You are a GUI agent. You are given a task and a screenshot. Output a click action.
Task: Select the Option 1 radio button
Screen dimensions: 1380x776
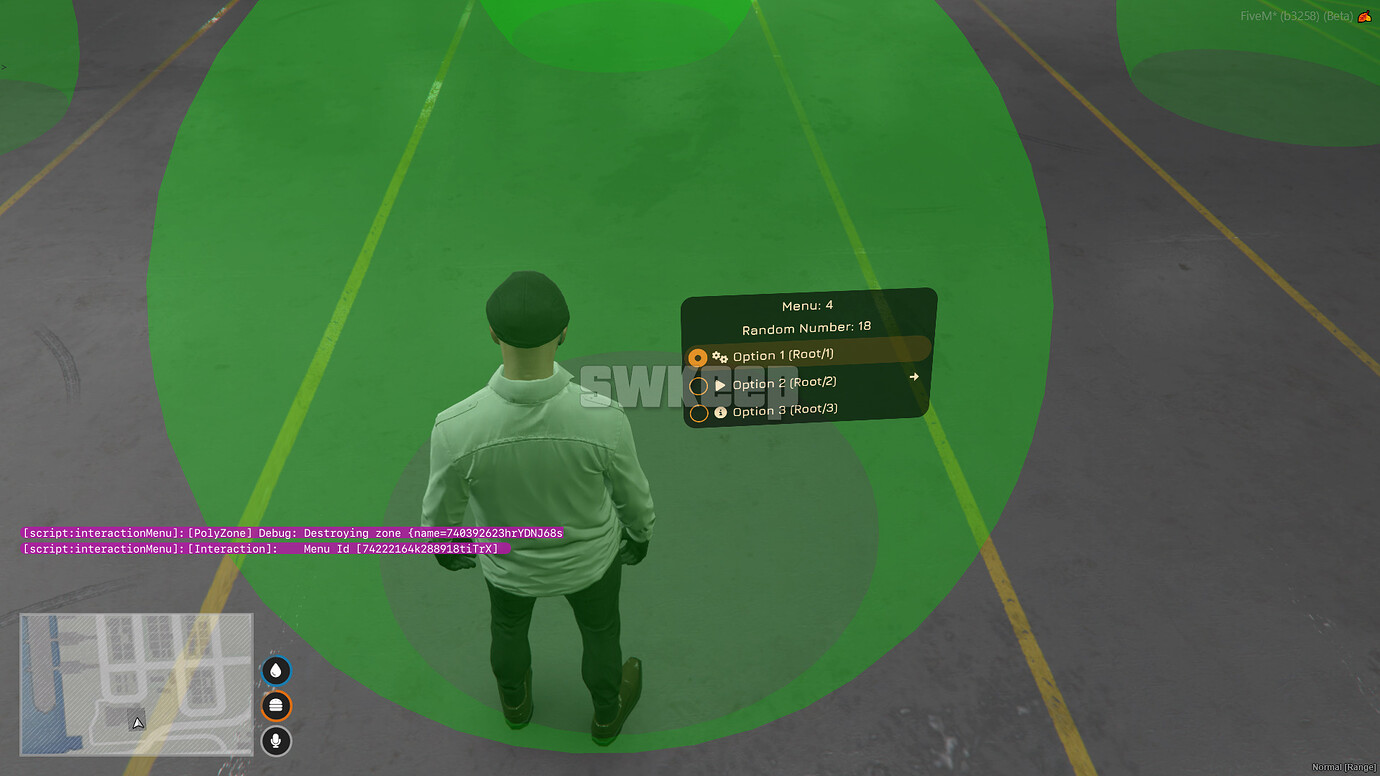698,356
